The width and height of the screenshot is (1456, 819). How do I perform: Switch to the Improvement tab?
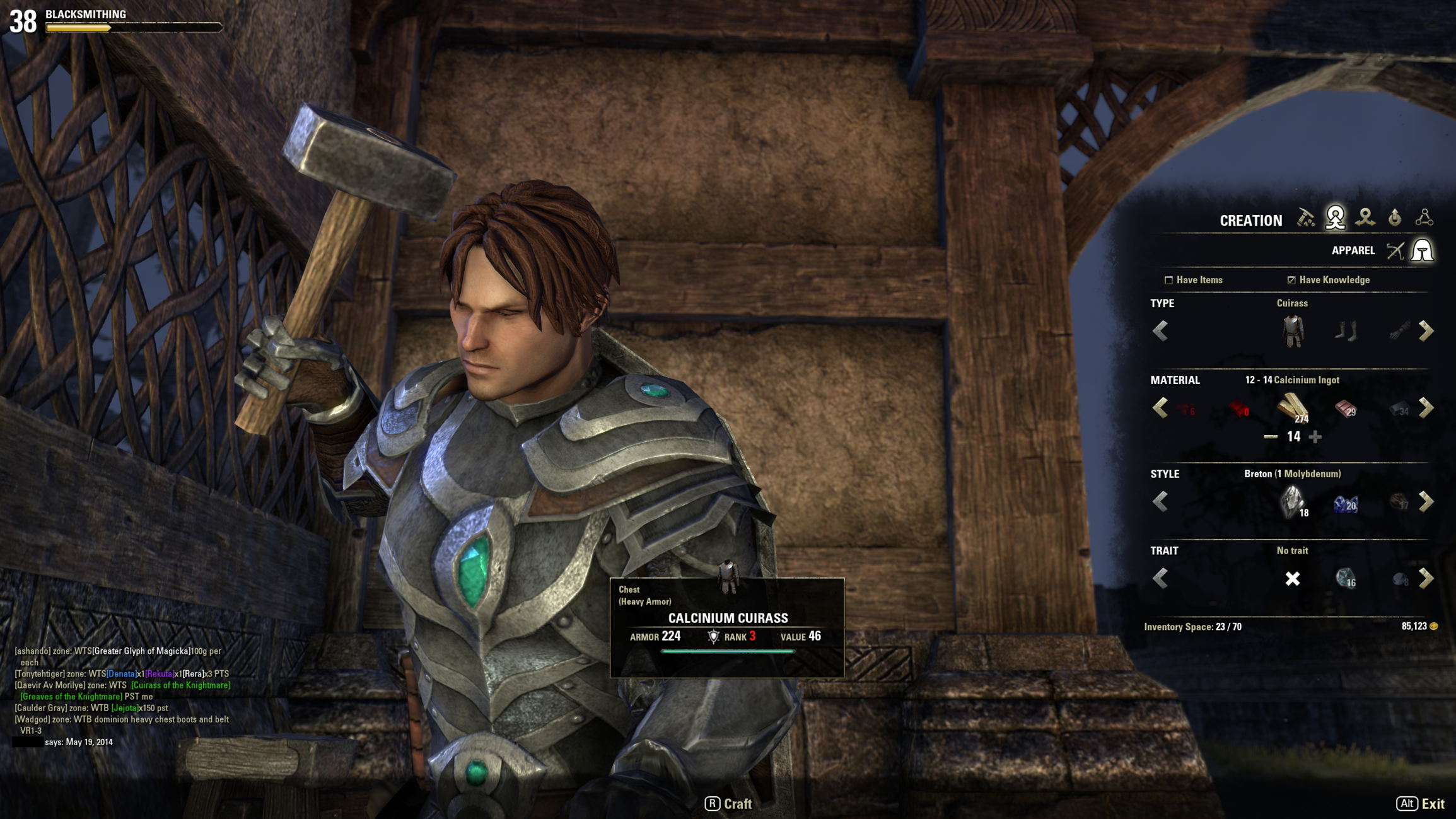[1395, 218]
